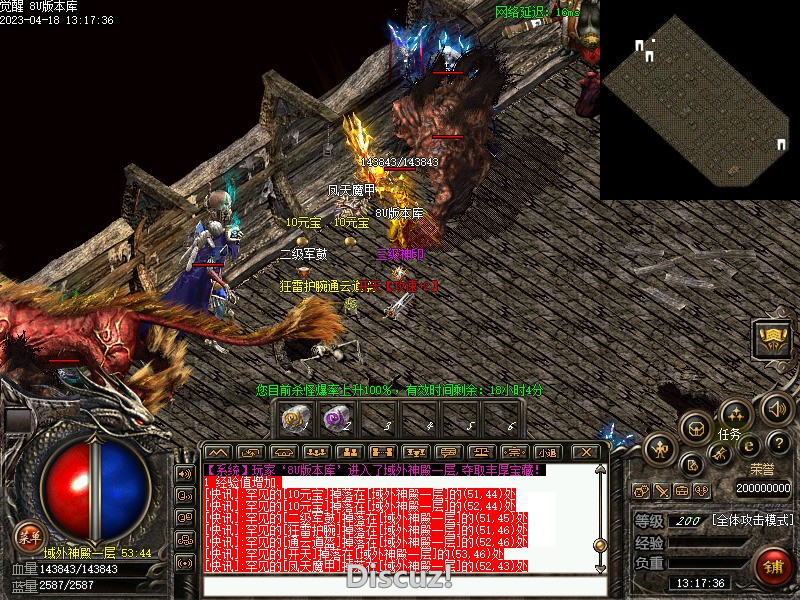This screenshot has width=800, height=600.
Task: Open help with the question mark button
Action: click(x=780, y=443)
